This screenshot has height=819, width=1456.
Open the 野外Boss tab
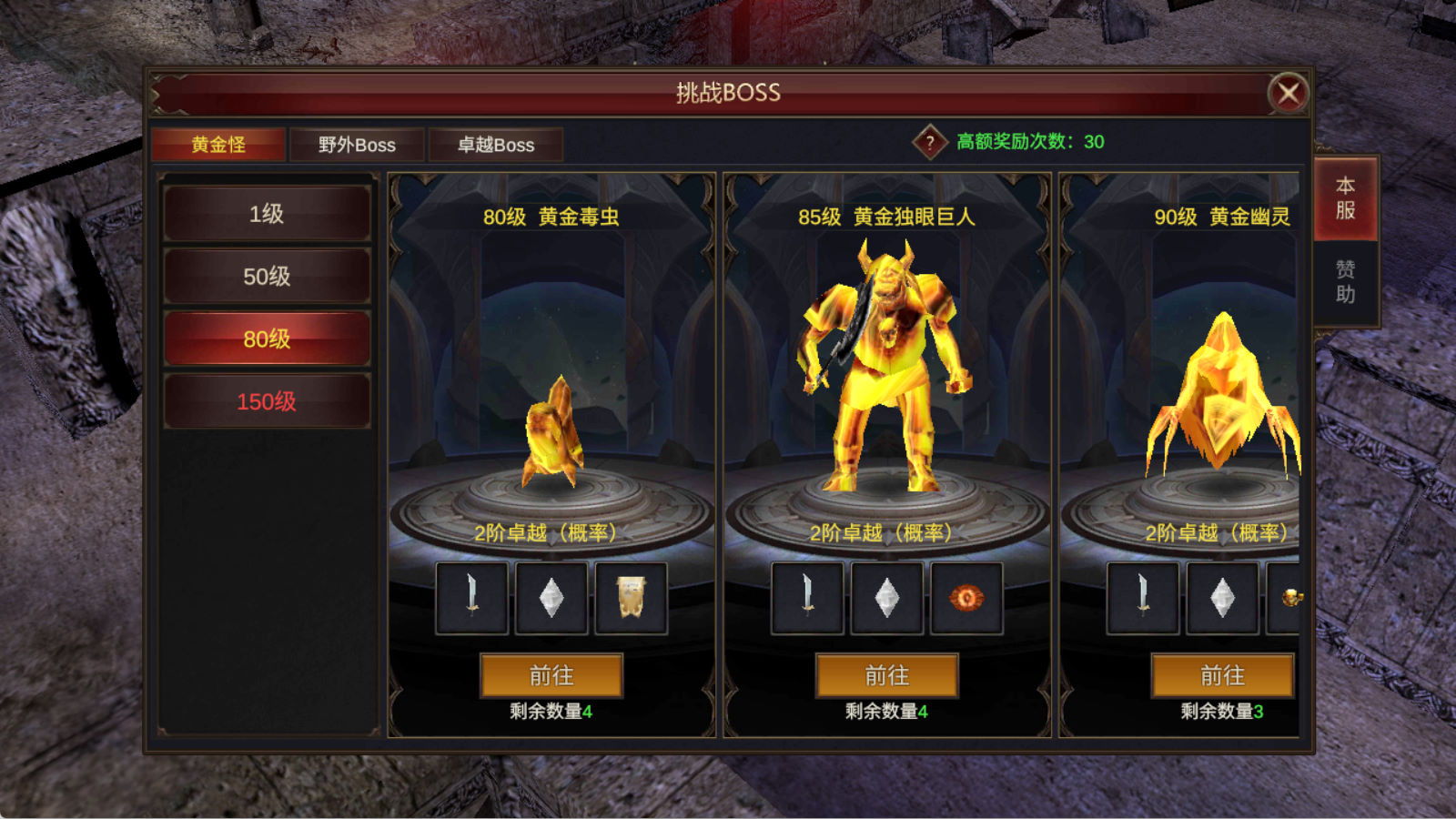(x=357, y=145)
